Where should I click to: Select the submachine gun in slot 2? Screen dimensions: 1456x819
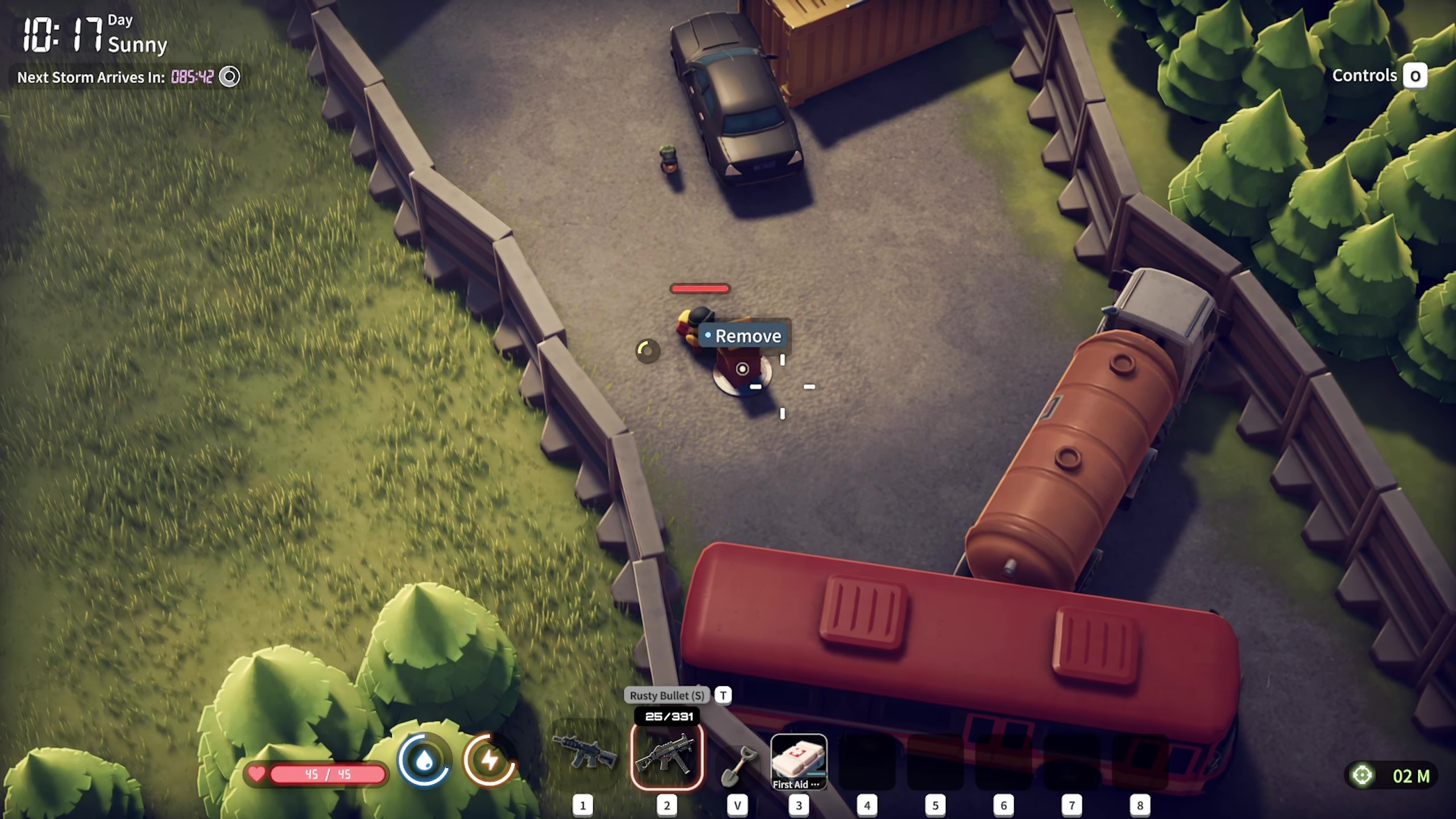point(667,756)
